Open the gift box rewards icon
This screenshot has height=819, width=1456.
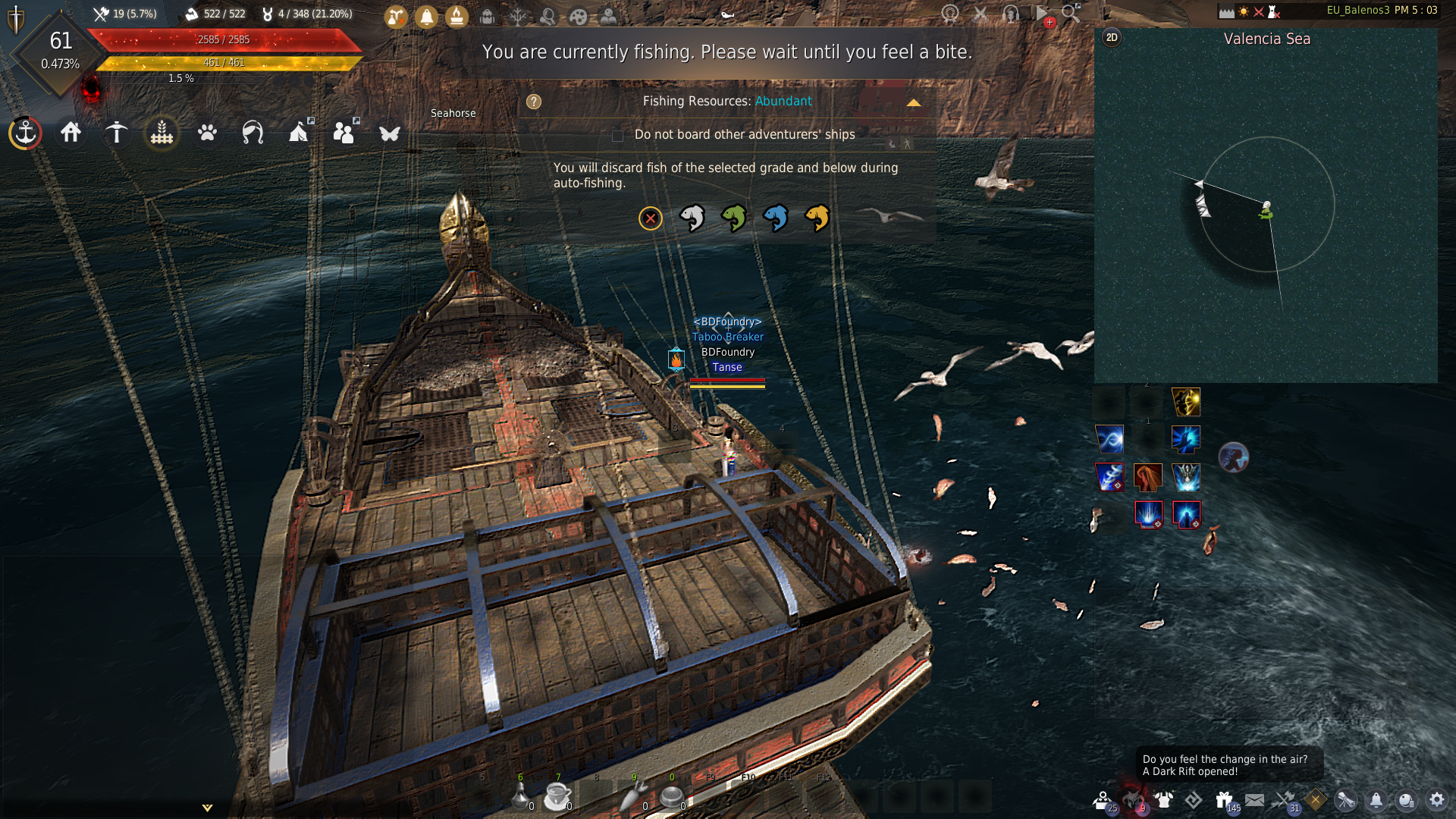1224,799
